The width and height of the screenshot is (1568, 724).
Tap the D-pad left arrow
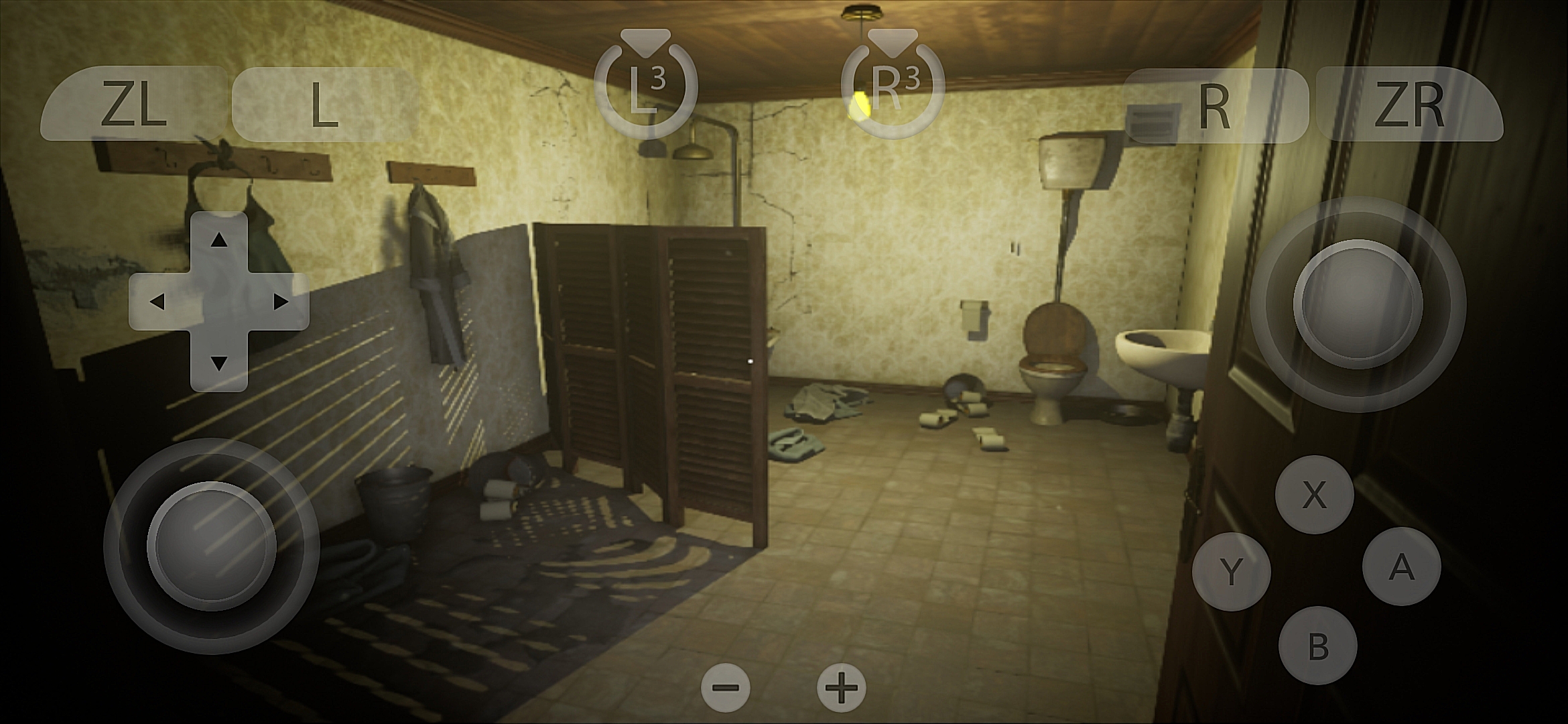coord(157,302)
